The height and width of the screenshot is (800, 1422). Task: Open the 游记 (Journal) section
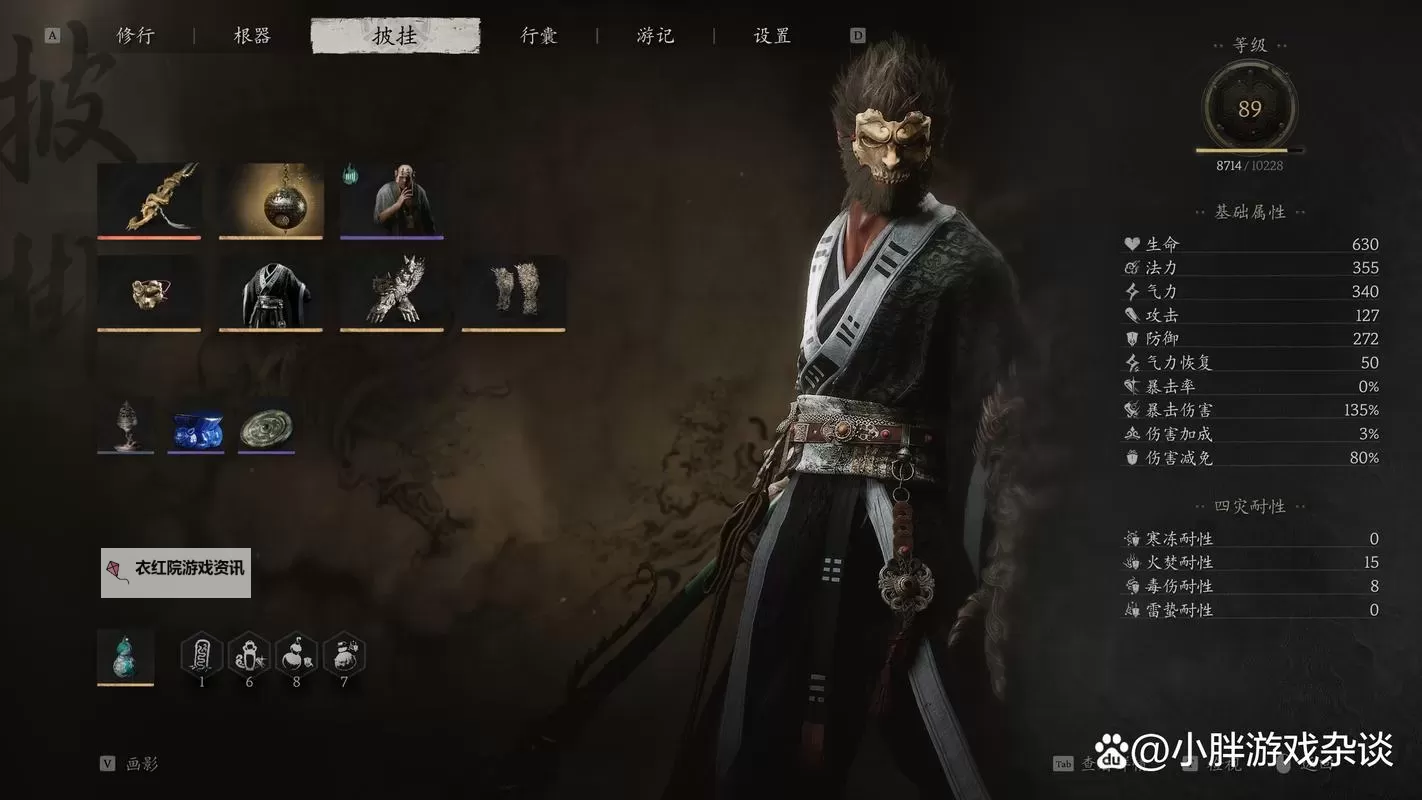[x=653, y=35]
